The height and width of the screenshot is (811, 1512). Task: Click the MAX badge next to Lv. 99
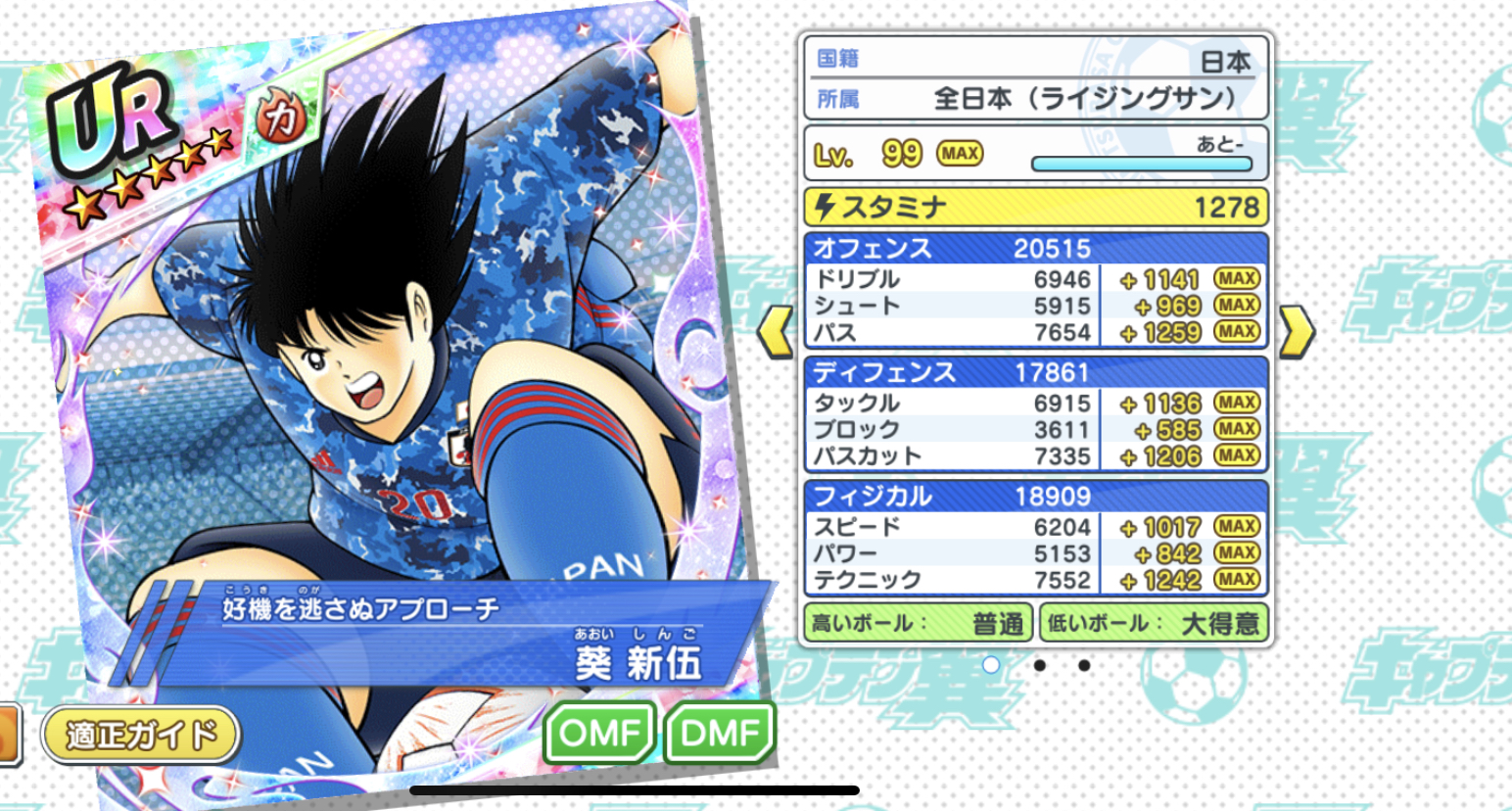(x=962, y=153)
